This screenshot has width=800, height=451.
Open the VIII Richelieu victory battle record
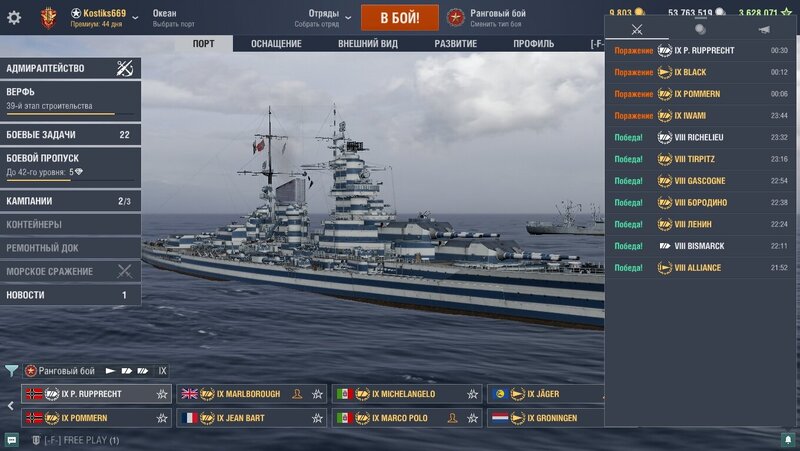pos(702,137)
